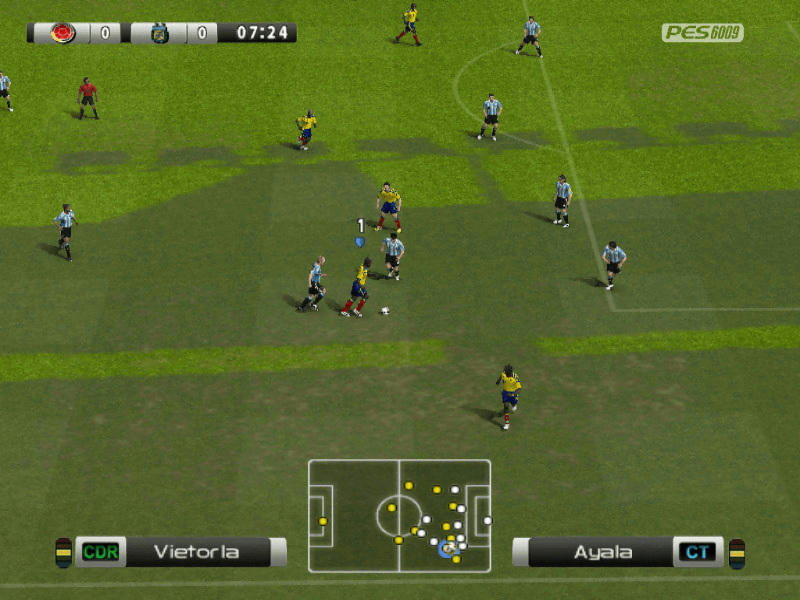
Task: Click the Colombia team crest in scoreboard
Action: coord(63,33)
